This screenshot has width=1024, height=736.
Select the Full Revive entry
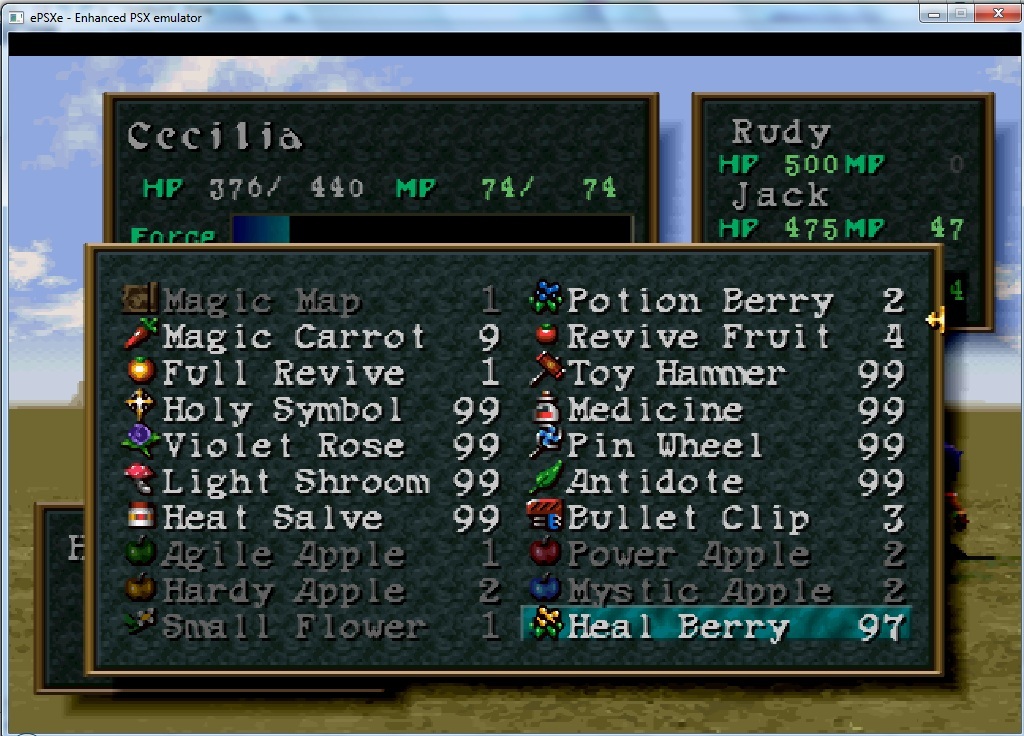[x=283, y=373]
